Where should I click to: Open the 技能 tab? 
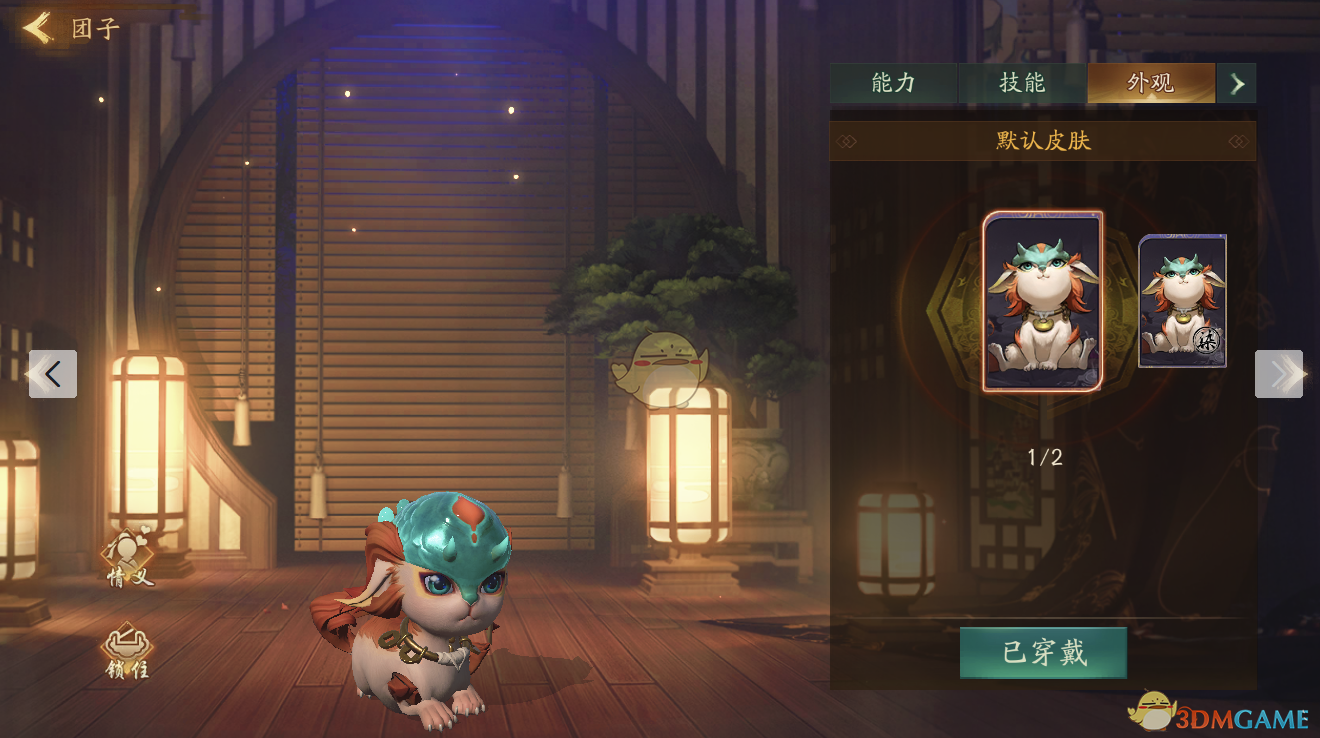[1022, 83]
